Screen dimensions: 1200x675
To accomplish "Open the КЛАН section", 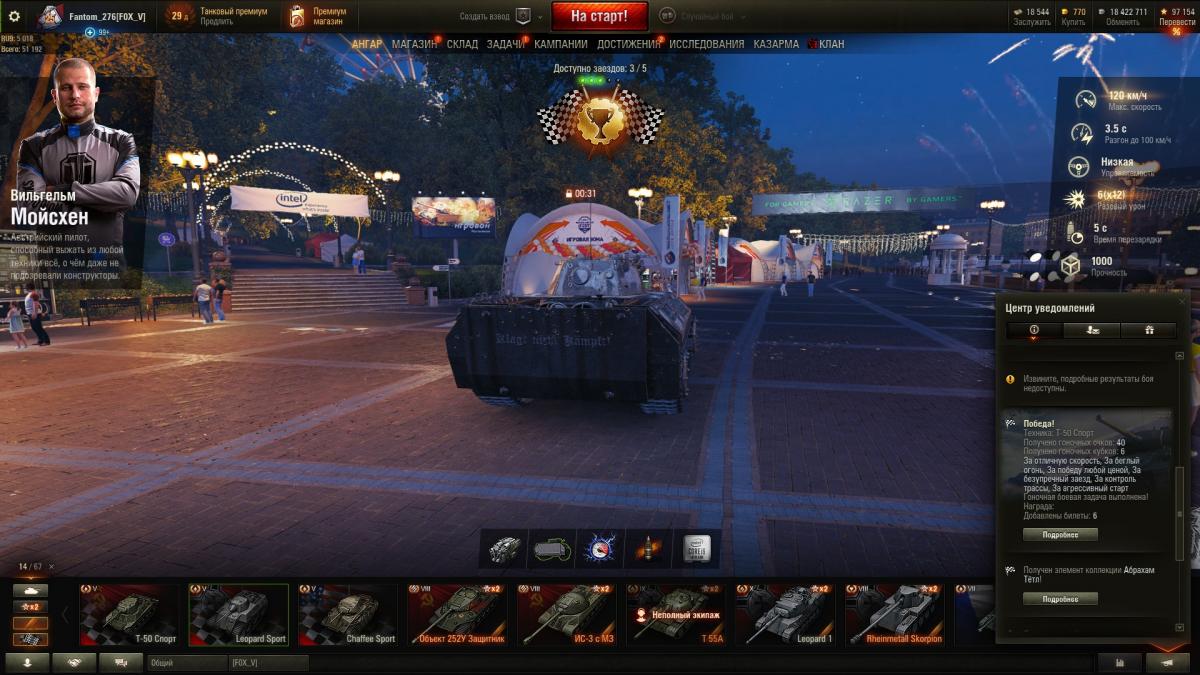I will tap(831, 44).
